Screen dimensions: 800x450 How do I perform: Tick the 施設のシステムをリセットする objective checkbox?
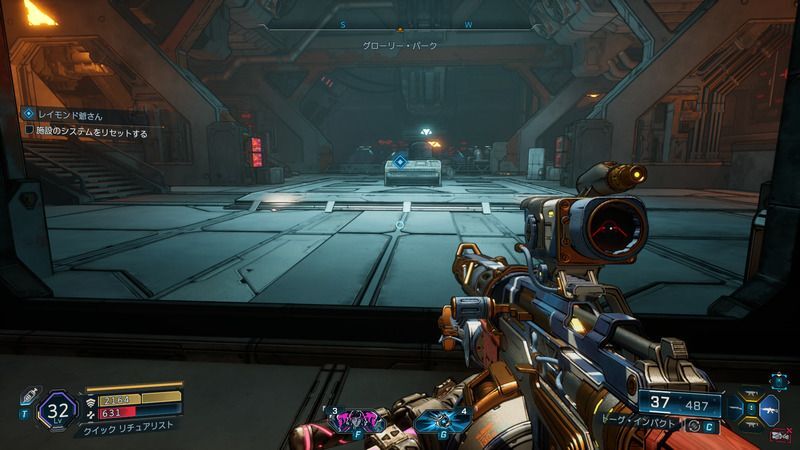coord(29,131)
